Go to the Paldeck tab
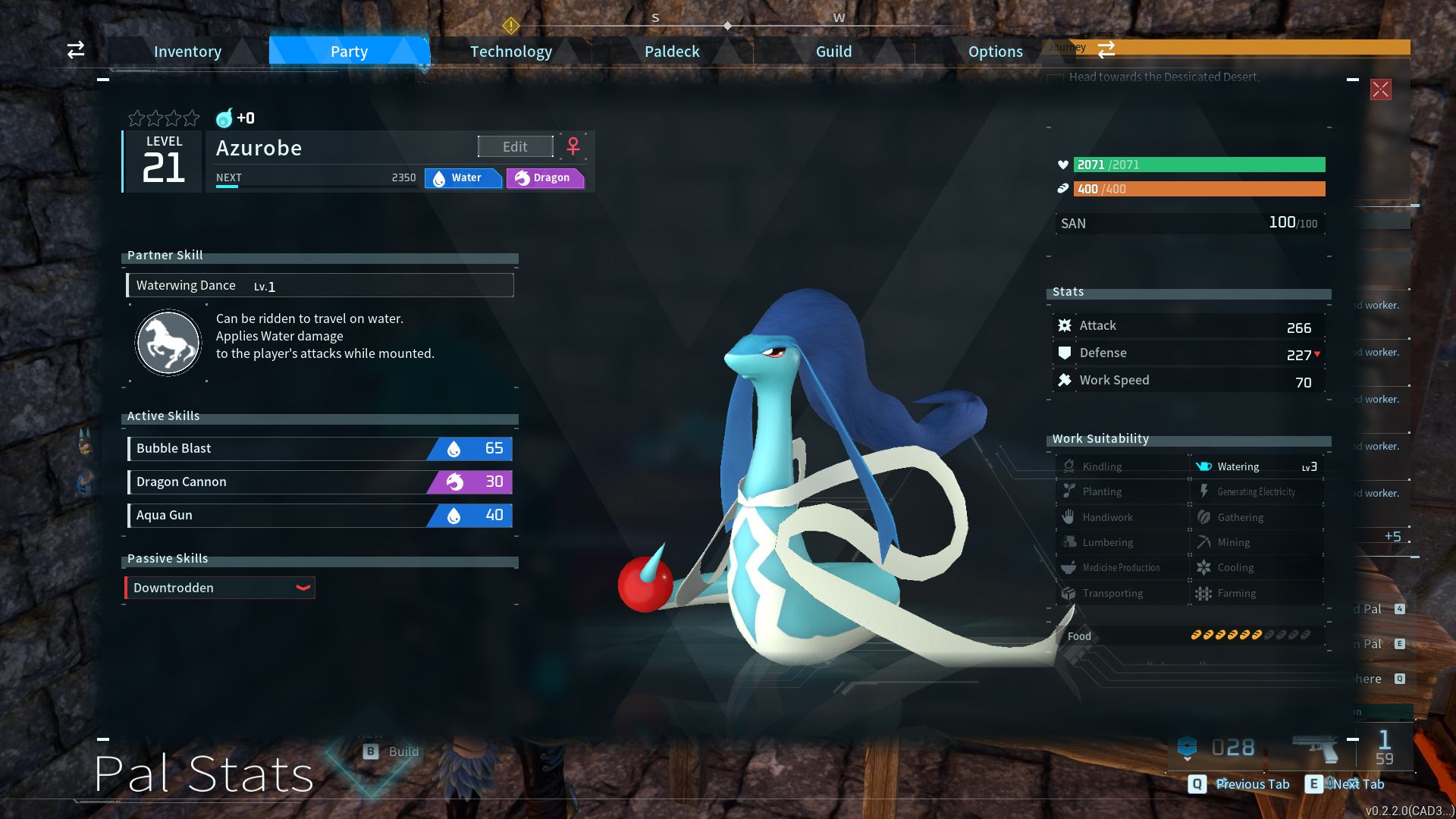The height and width of the screenshot is (819, 1456). [672, 52]
